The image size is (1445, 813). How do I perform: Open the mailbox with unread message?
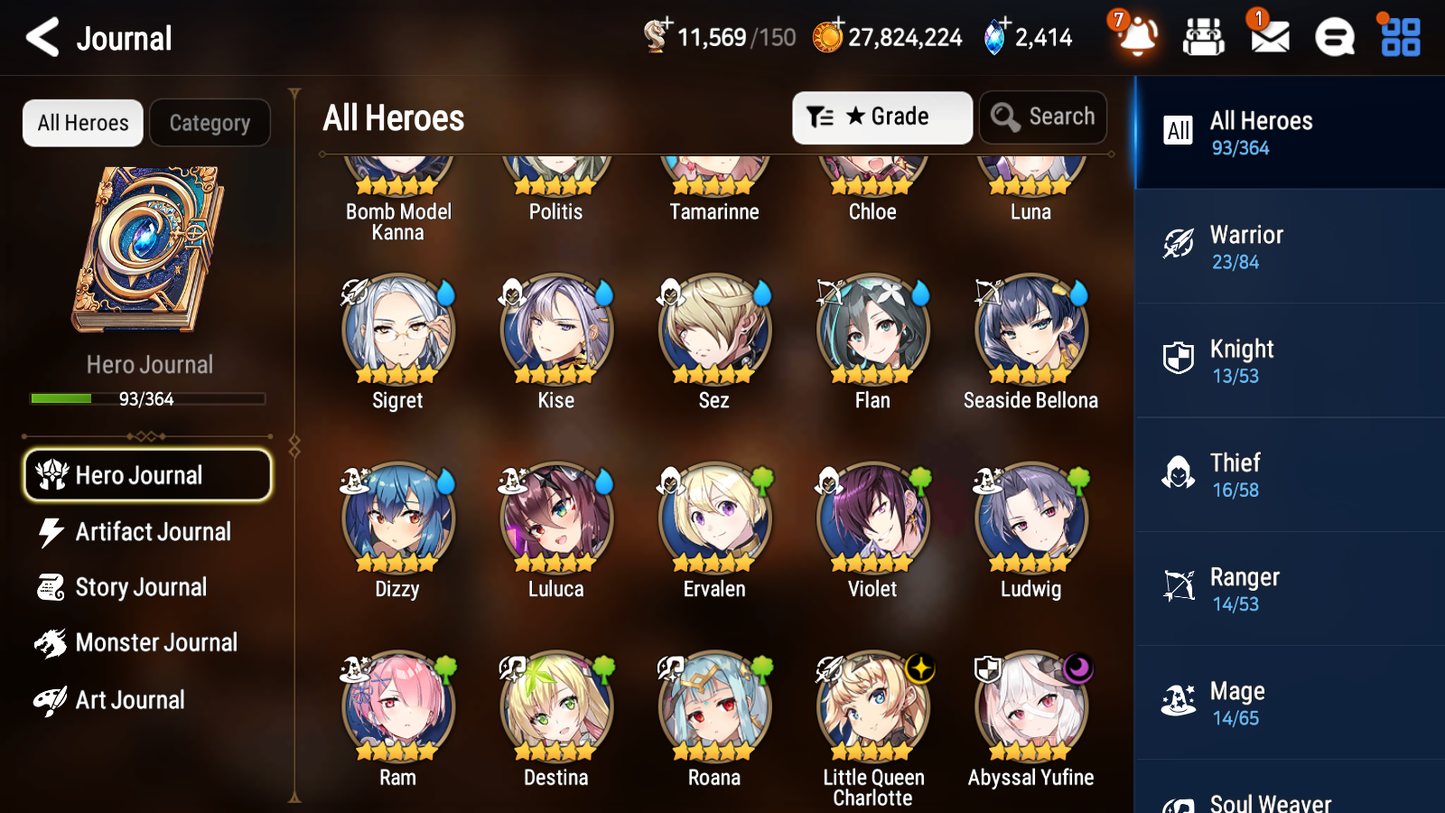click(x=1268, y=37)
